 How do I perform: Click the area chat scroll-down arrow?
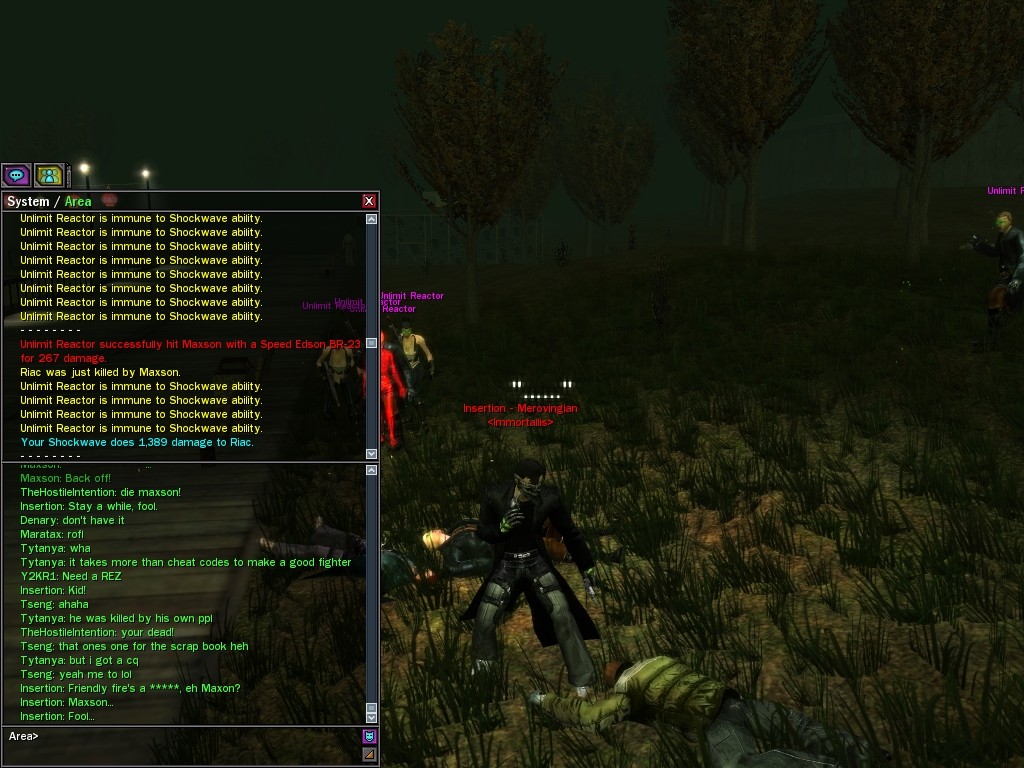(372, 717)
